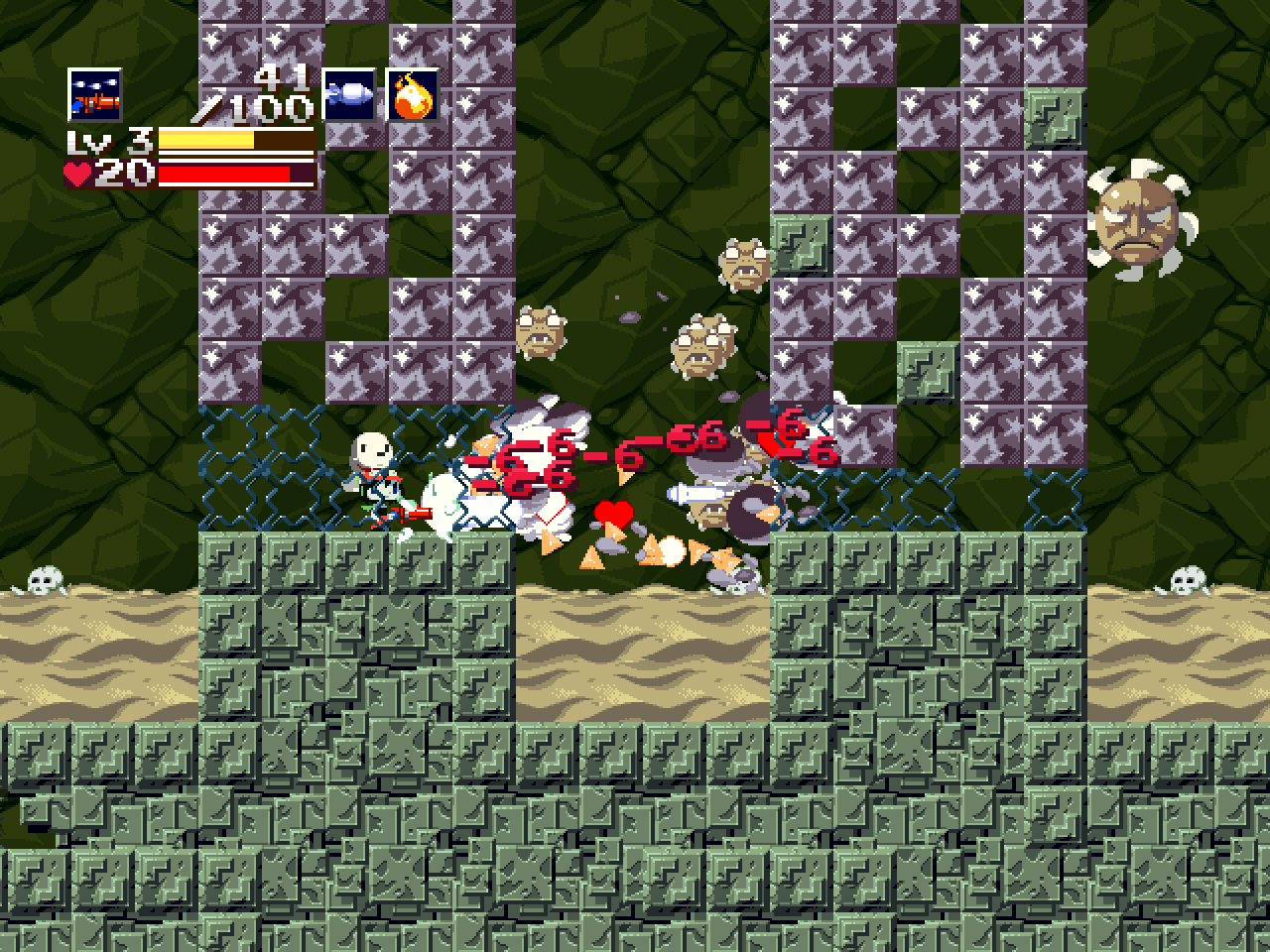
Task: Switch to the missile launcher weapon
Action: point(349,94)
